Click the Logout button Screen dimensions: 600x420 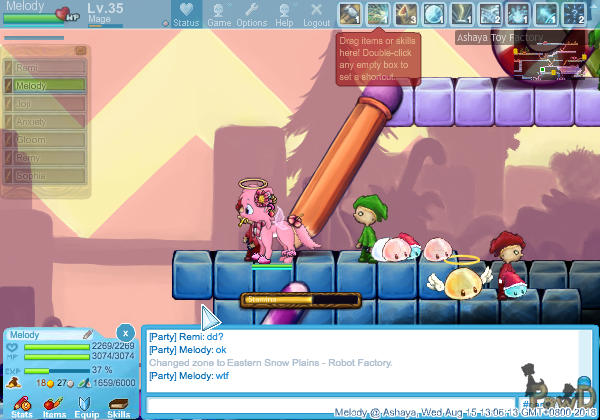point(316,13)
